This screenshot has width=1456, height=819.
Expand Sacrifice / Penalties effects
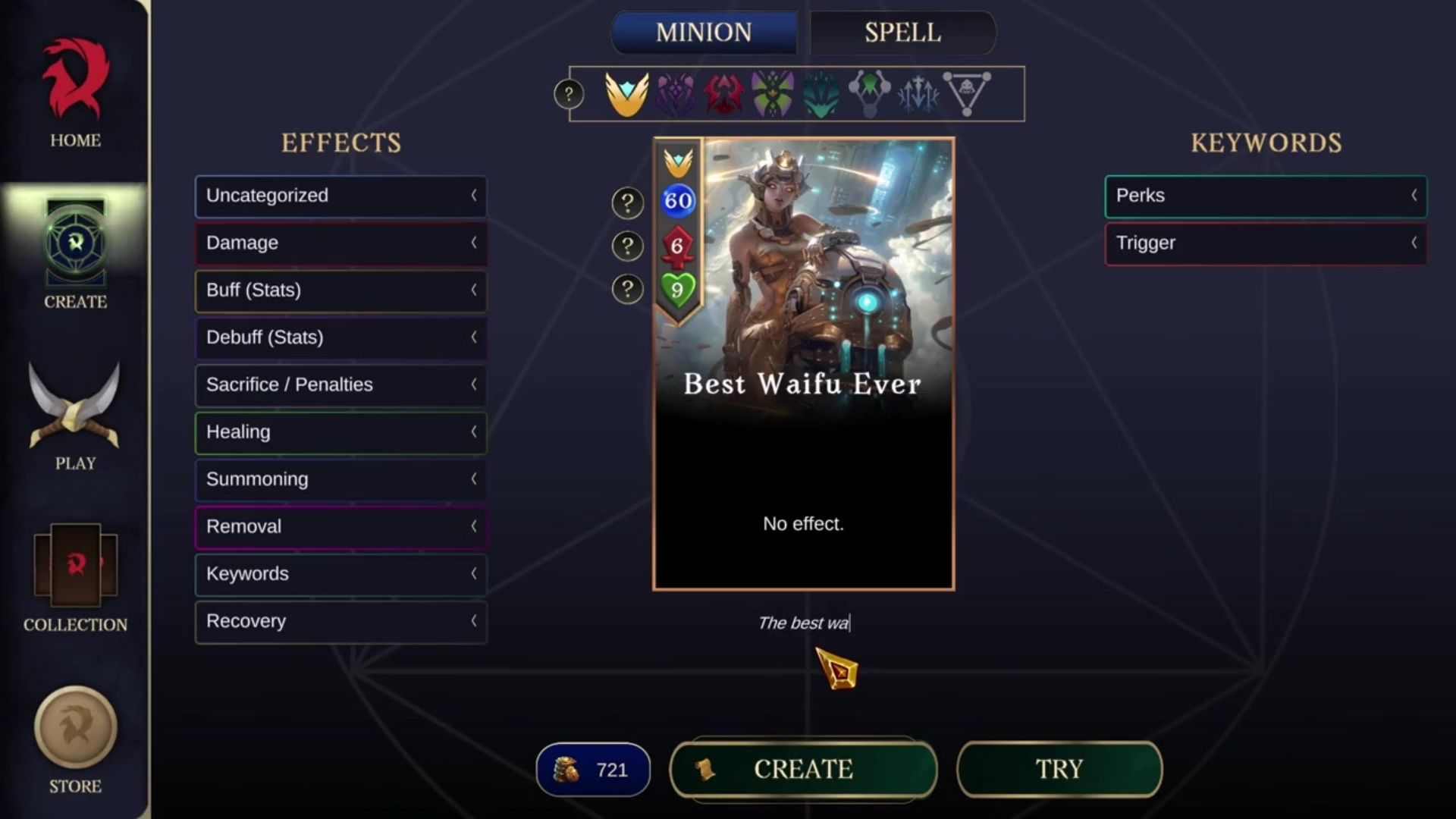340,385
